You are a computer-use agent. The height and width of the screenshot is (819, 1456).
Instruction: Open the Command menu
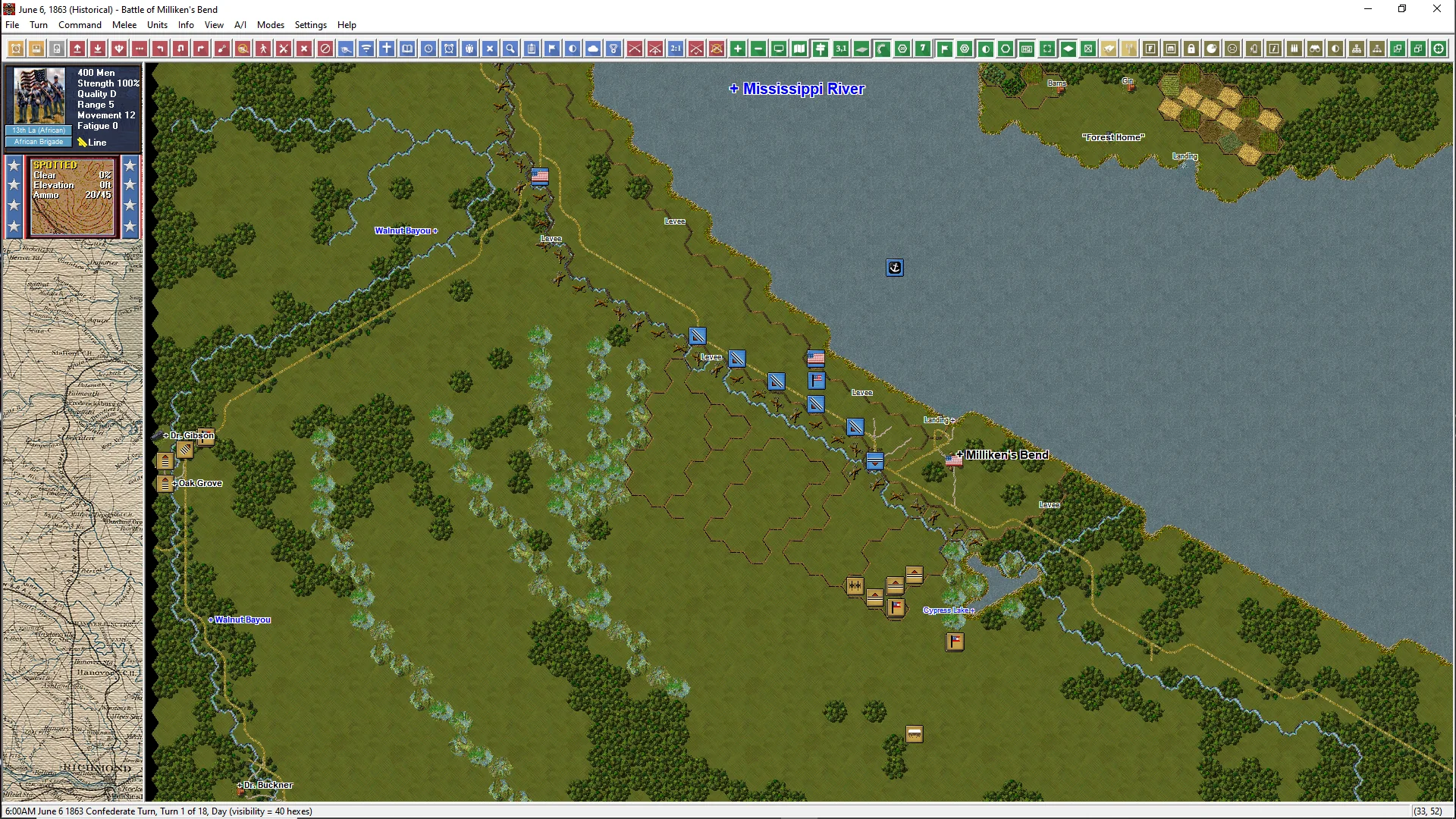click(80, 25)
